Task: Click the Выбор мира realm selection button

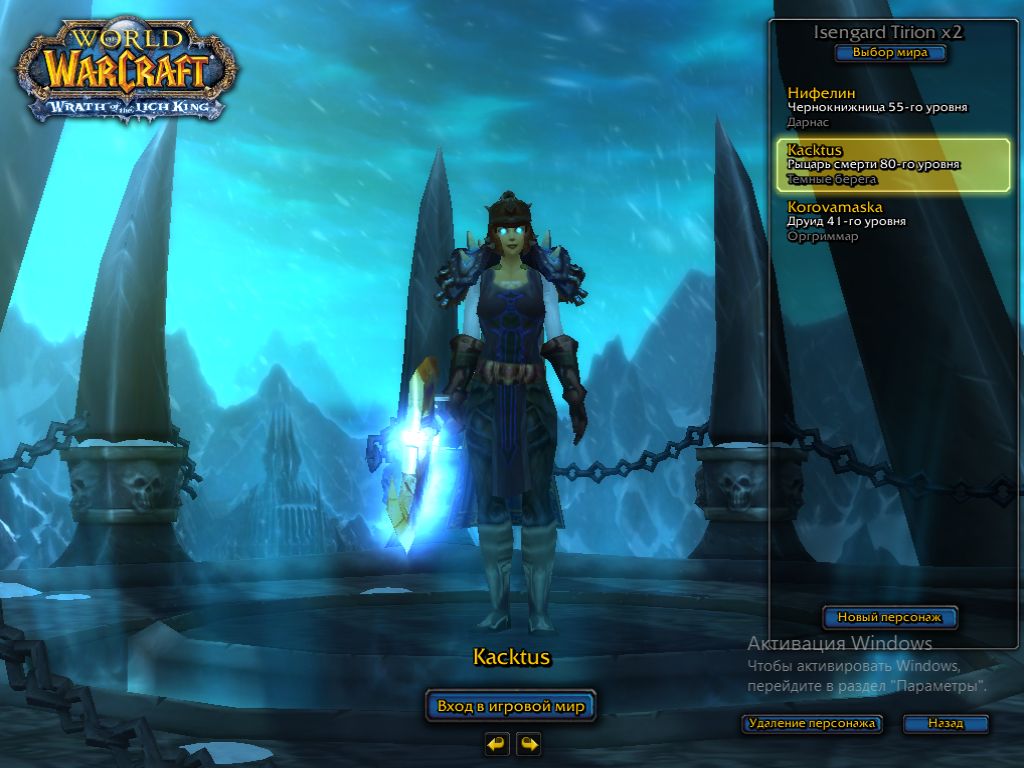Action: tap(890, 53)
